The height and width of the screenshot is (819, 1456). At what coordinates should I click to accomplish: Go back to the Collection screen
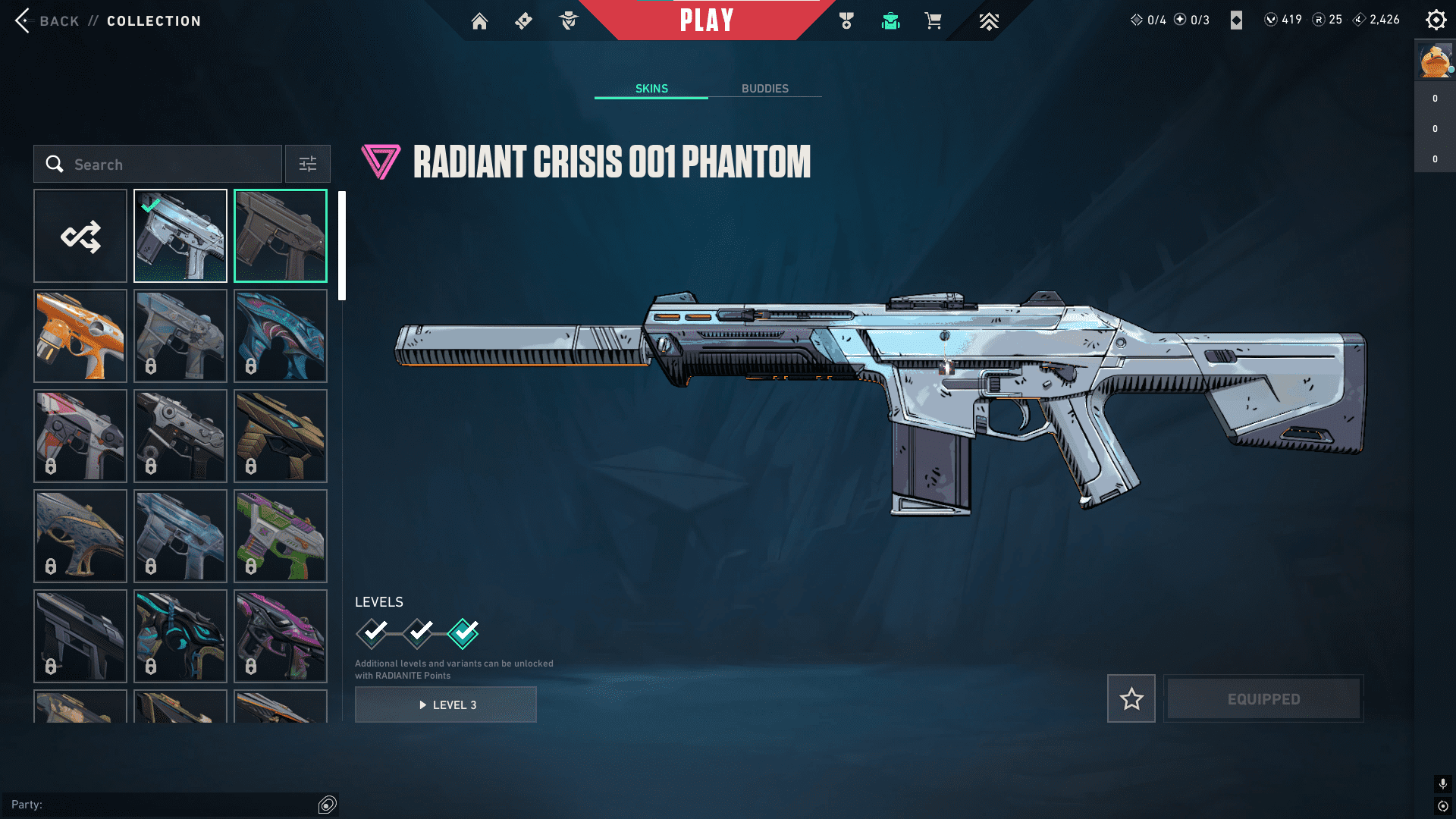[x=23, y=20]
